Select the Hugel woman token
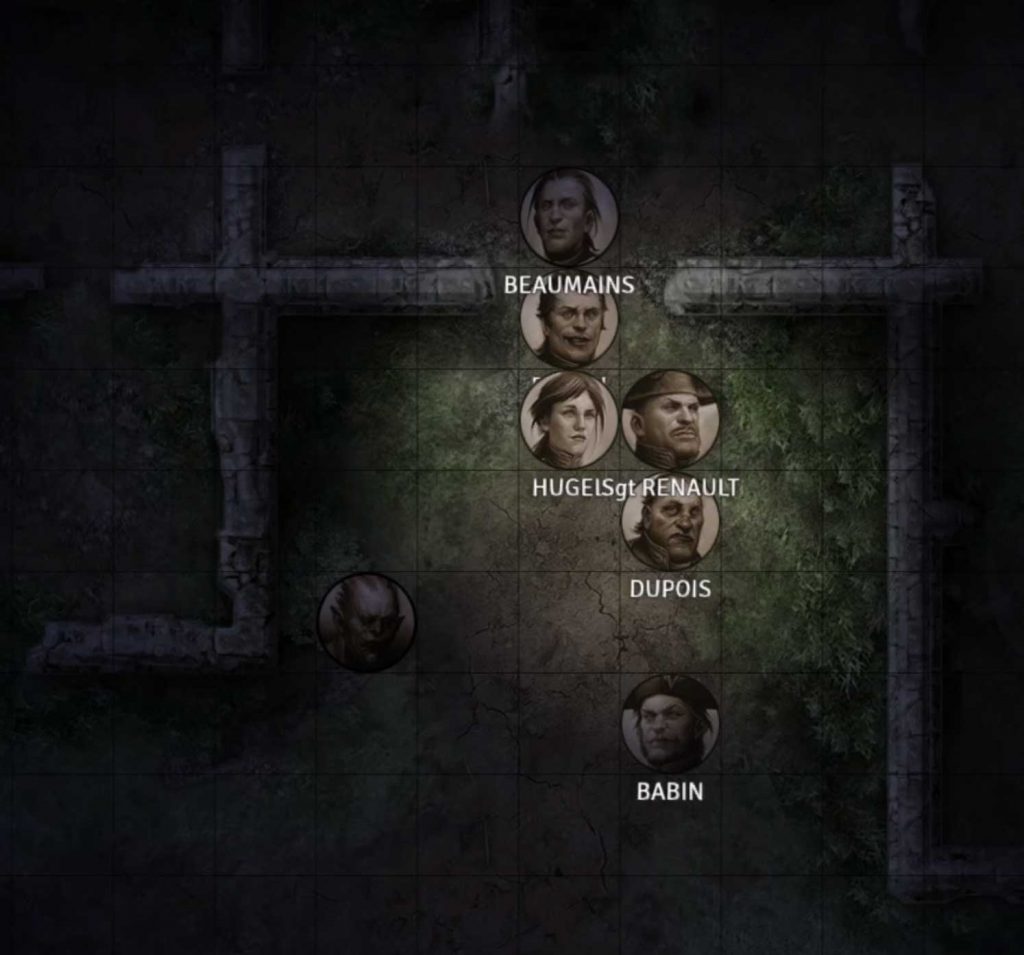Viewport: 1024px width, 955px height. point(569,420)
